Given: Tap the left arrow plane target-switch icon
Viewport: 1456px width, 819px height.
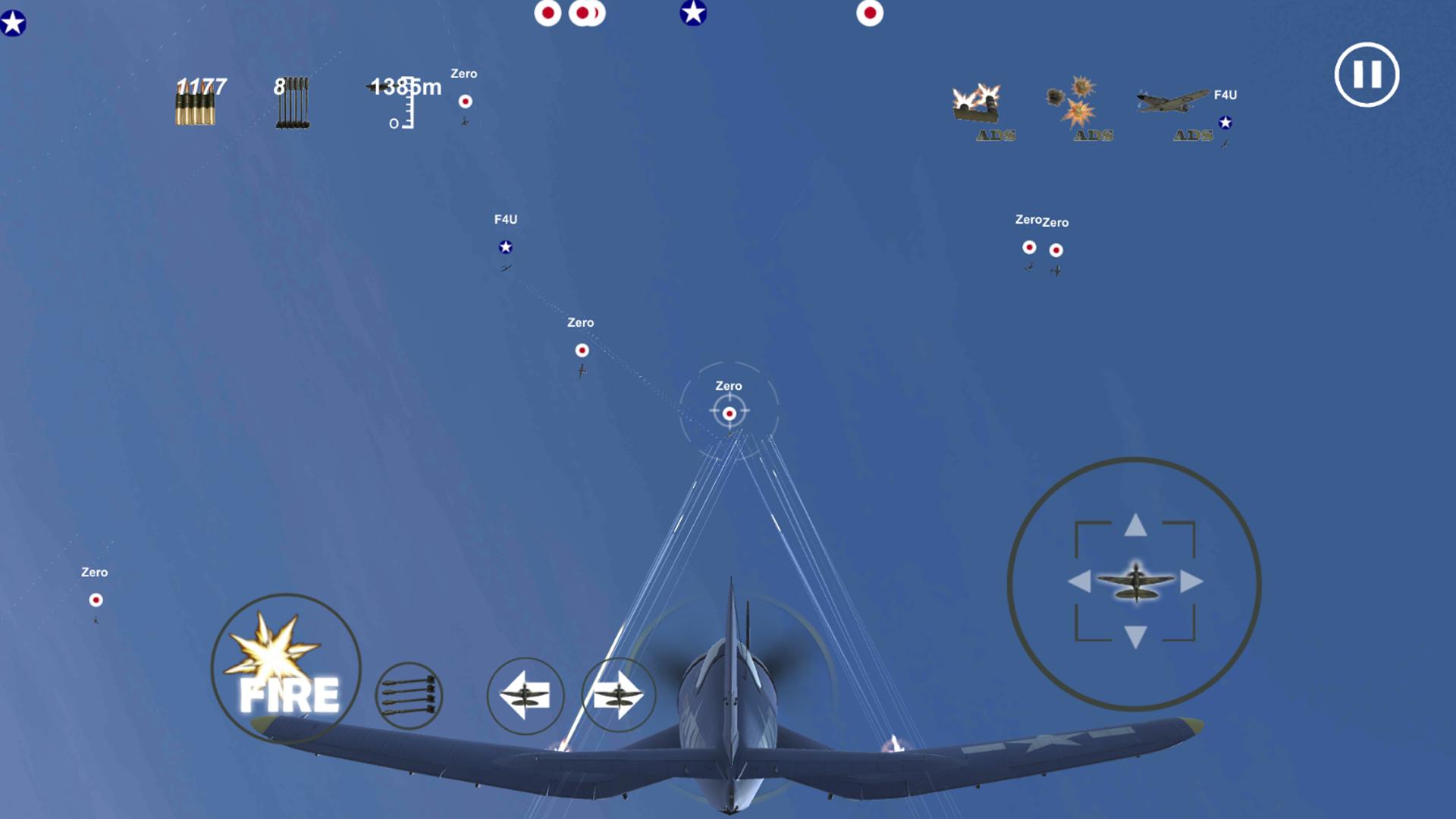Looking at the screenshot, I should click(x=525, y=695).
